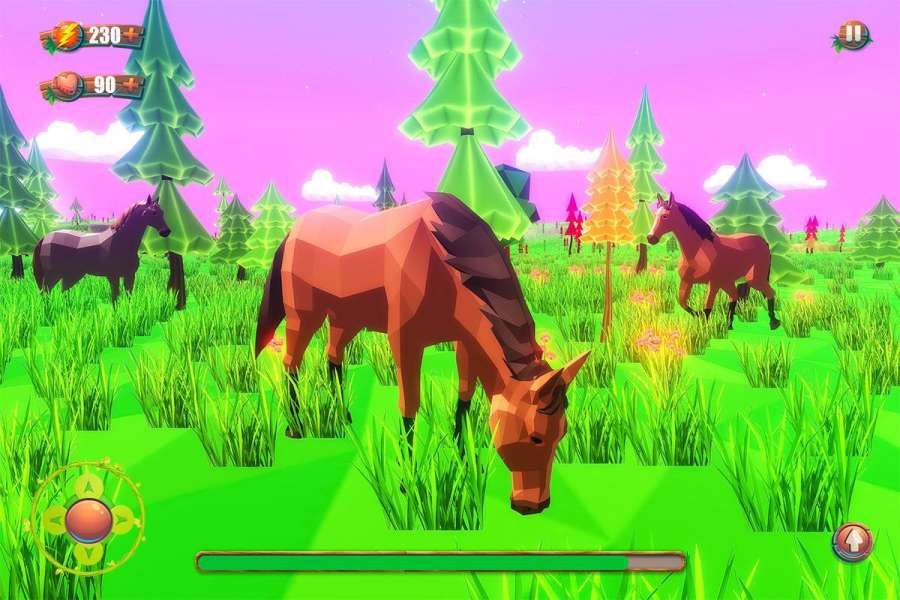
Task: Move forward with the joystick's up arrow
Action: (88, 486)
